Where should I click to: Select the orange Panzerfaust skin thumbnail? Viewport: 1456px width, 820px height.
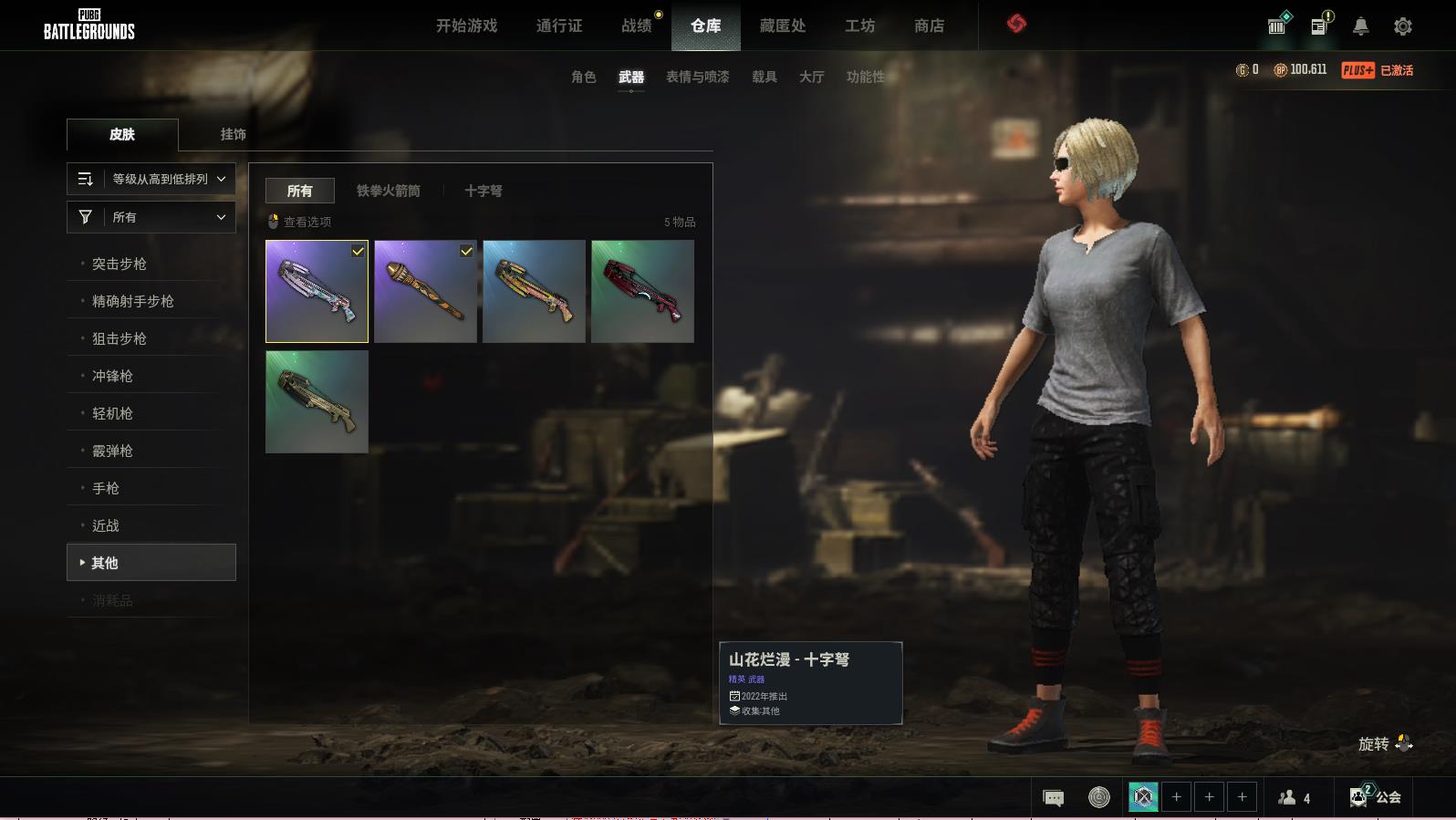(x=425, y=292)
